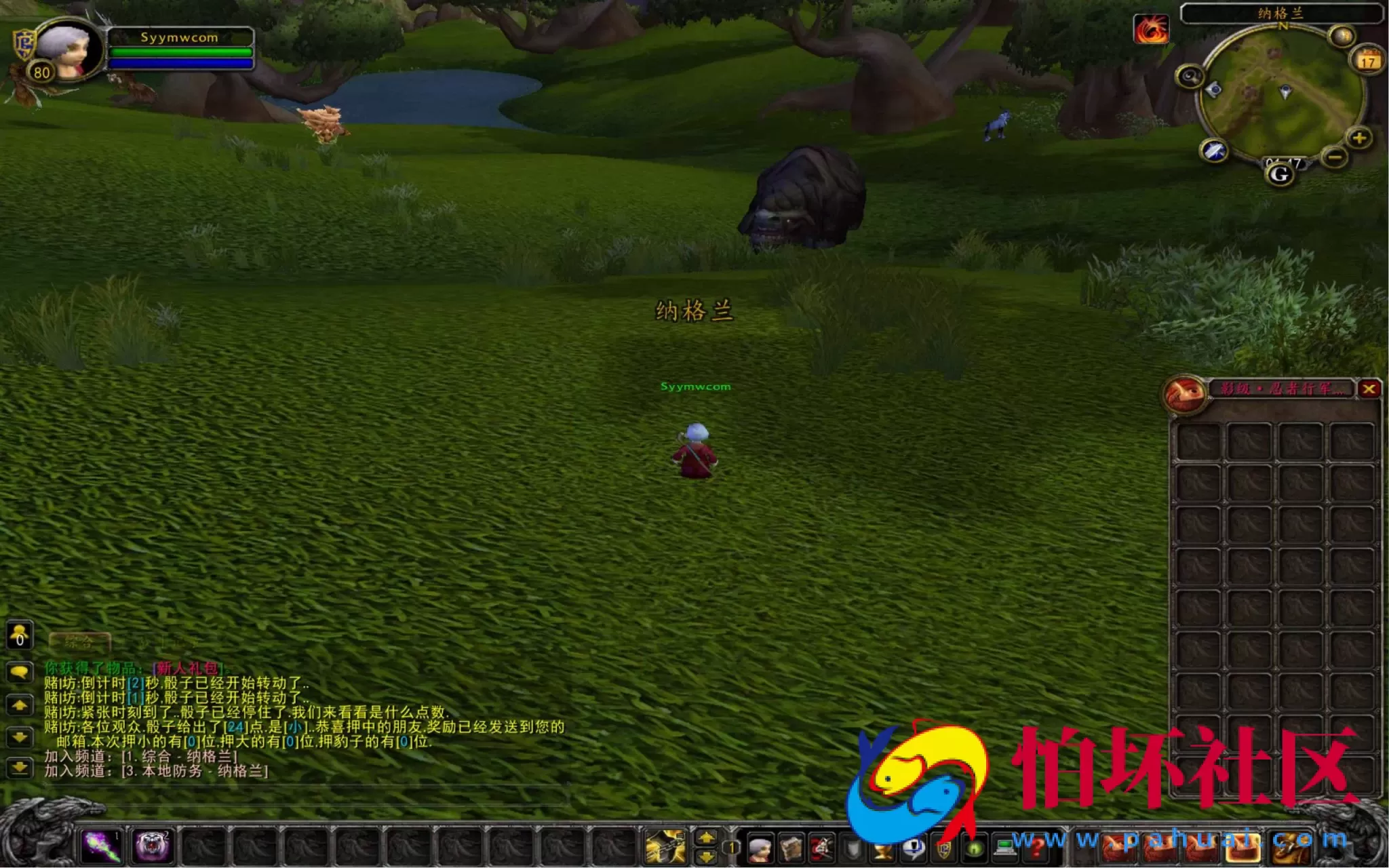1389x868 pixels.
Task: Open the chat menu speech bubble
Action: click(x=20, y=673)
